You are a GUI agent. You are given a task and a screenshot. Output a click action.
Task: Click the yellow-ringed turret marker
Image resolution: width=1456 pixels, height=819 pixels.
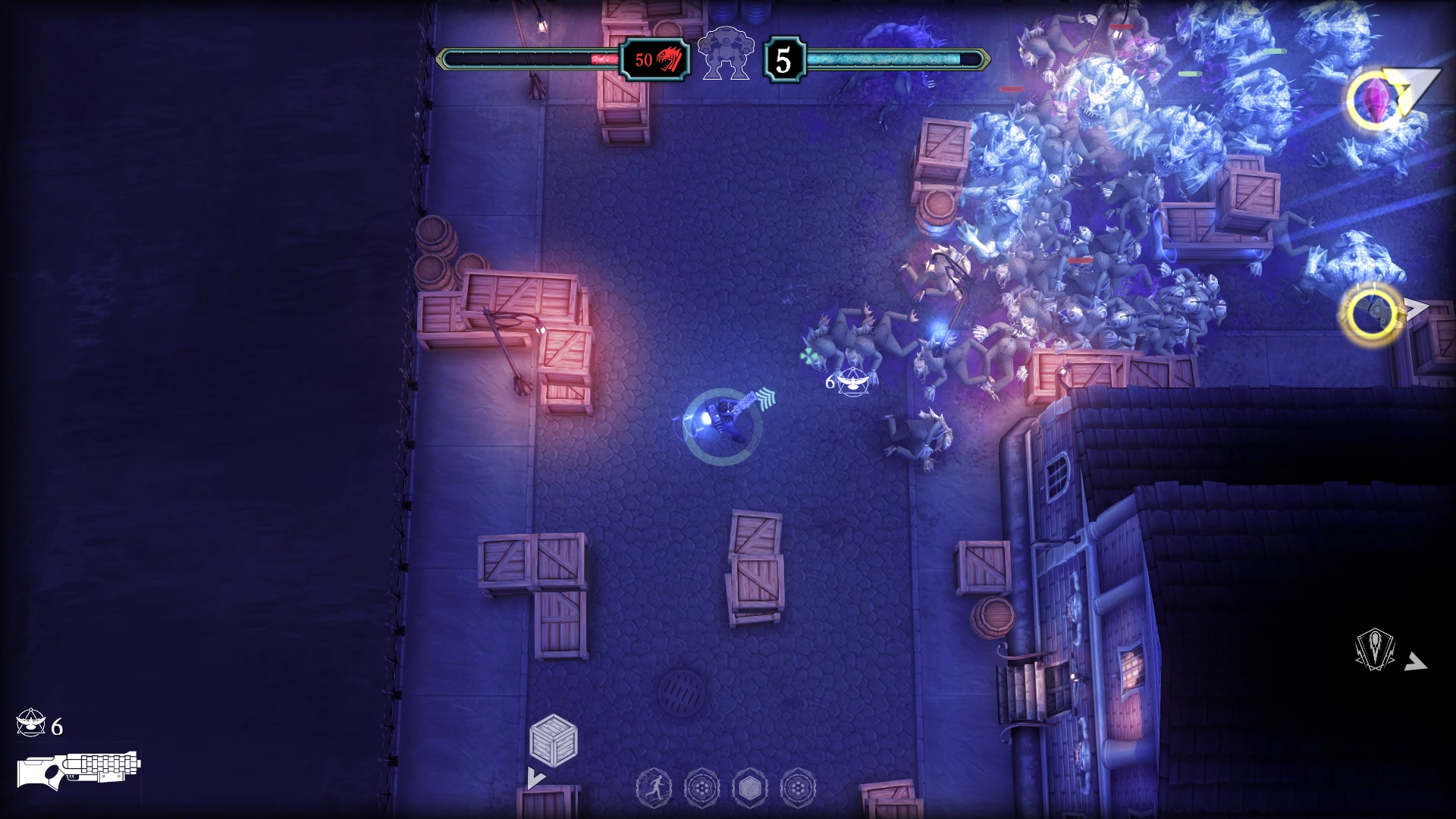[1373, 313]
